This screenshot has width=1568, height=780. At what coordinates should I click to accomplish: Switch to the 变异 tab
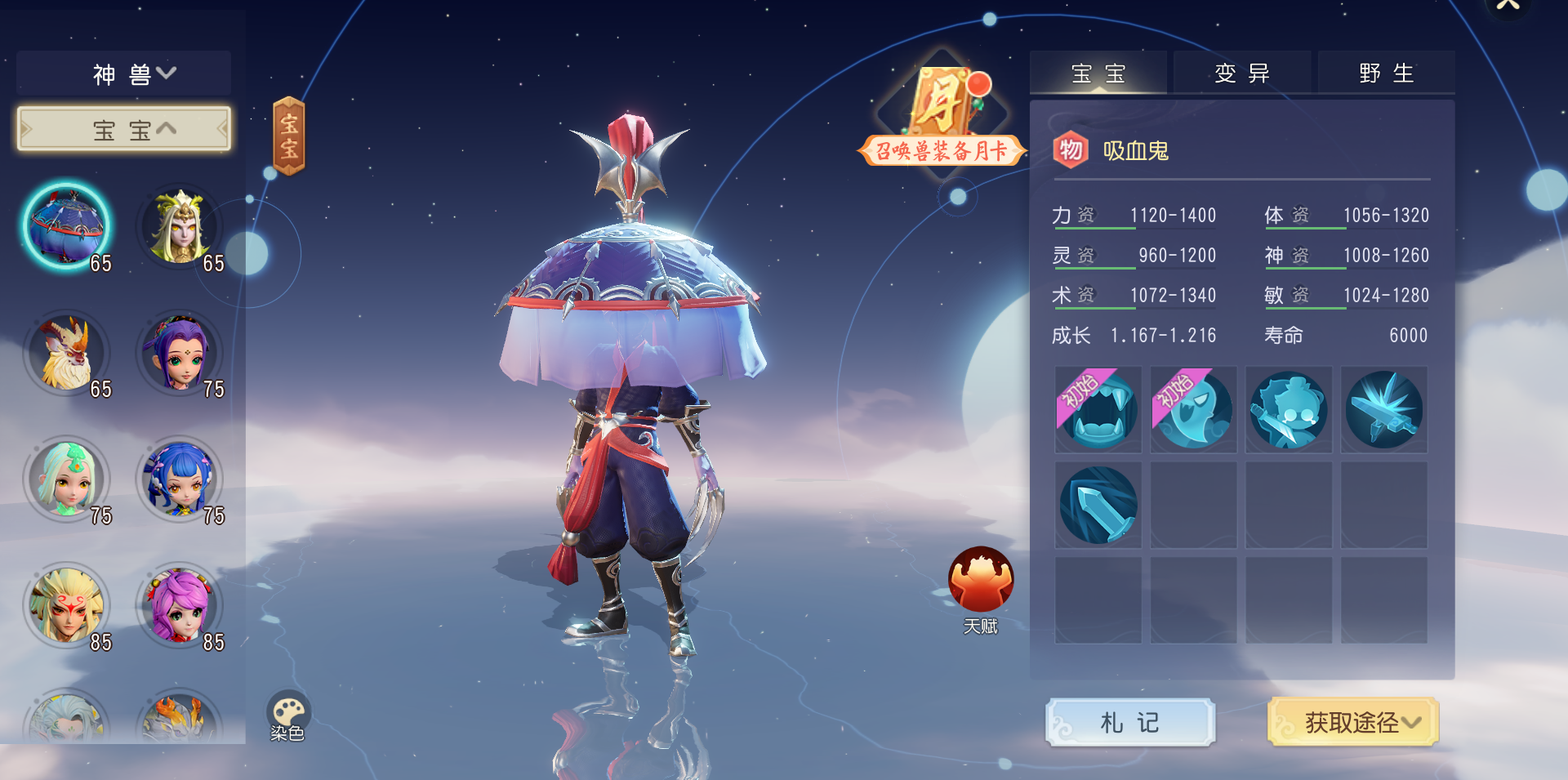(1241, 74)
